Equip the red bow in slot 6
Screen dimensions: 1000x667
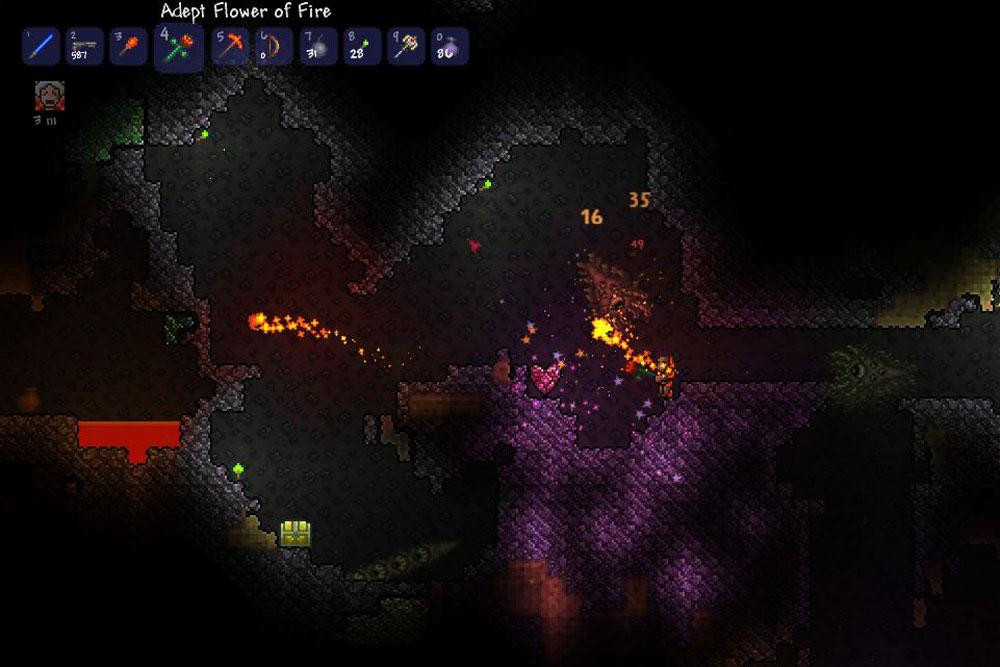click(x=273, y=46)
